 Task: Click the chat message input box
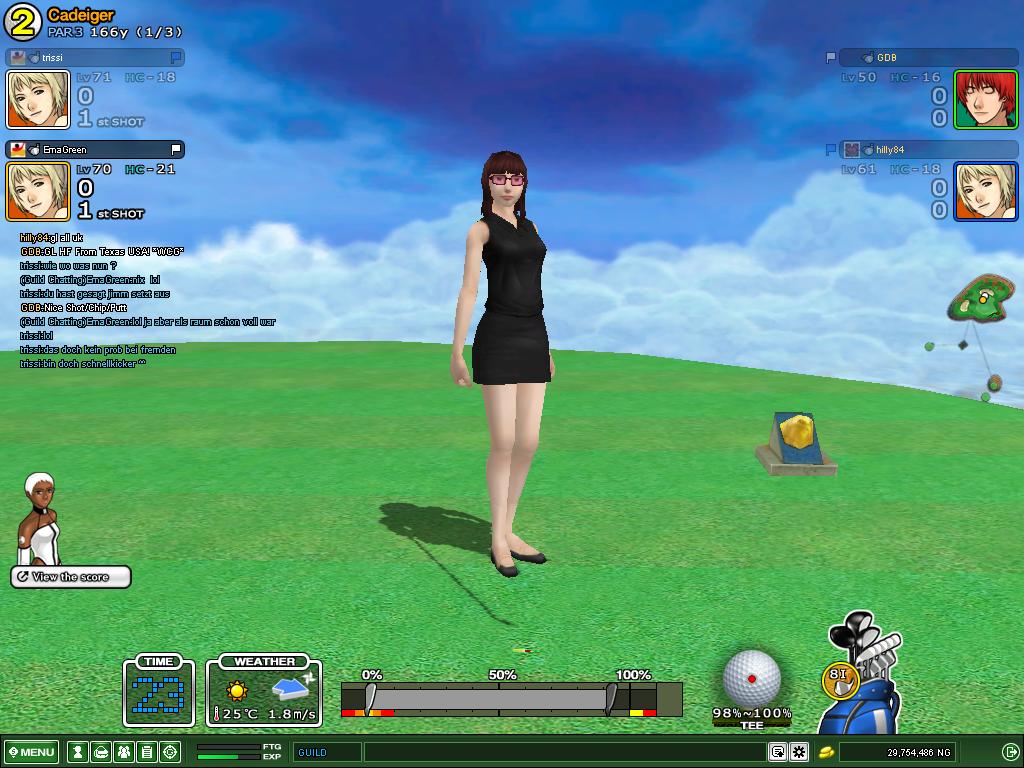point(565,752)
